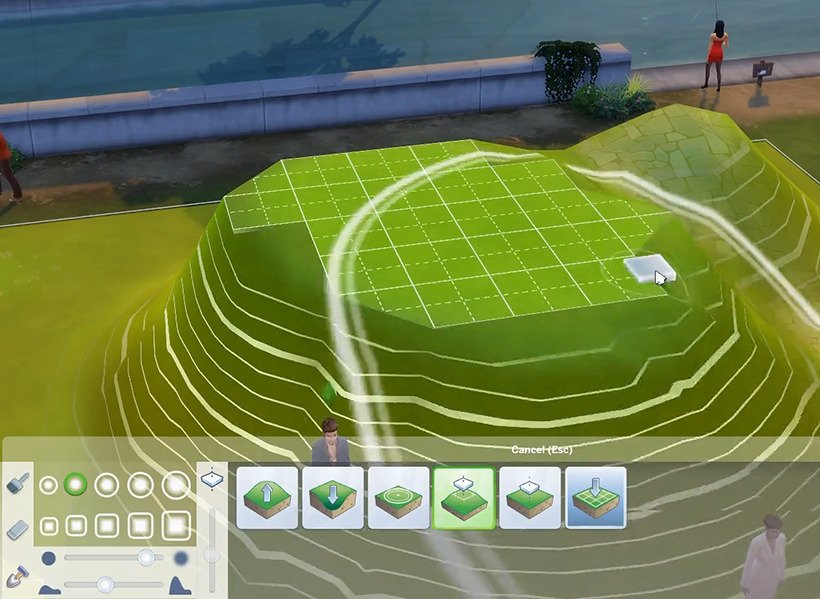This screenshot has width=820, height=599.
Task: Choose the largest round brush size
Action: (176, 485)
